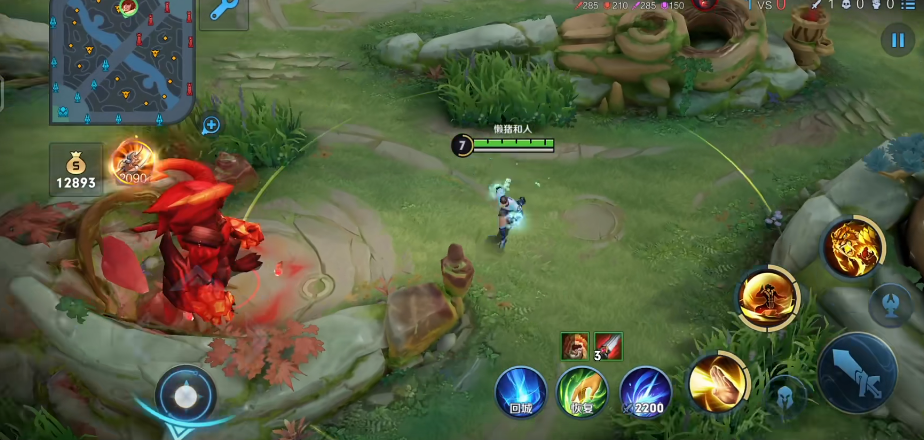
Task: Open settings via the wrench icon
Action: (x=224, y=14)
